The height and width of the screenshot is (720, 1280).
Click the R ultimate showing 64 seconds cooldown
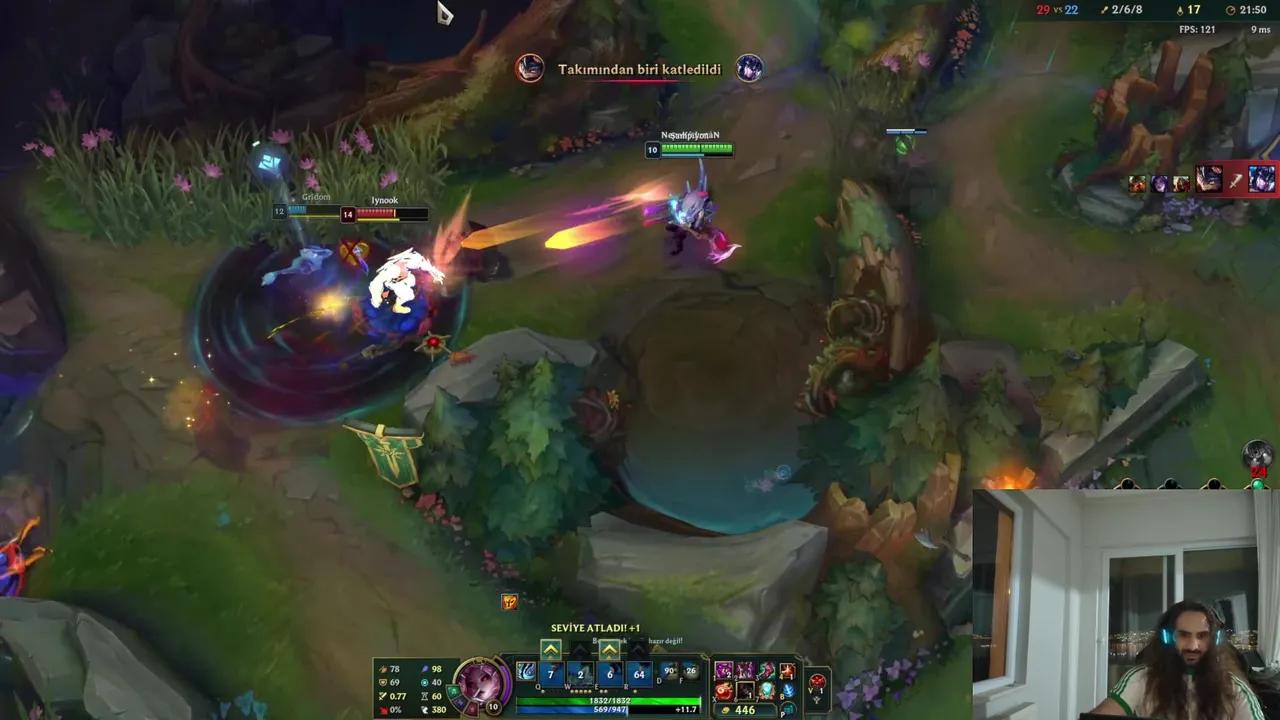coord(640,675)
